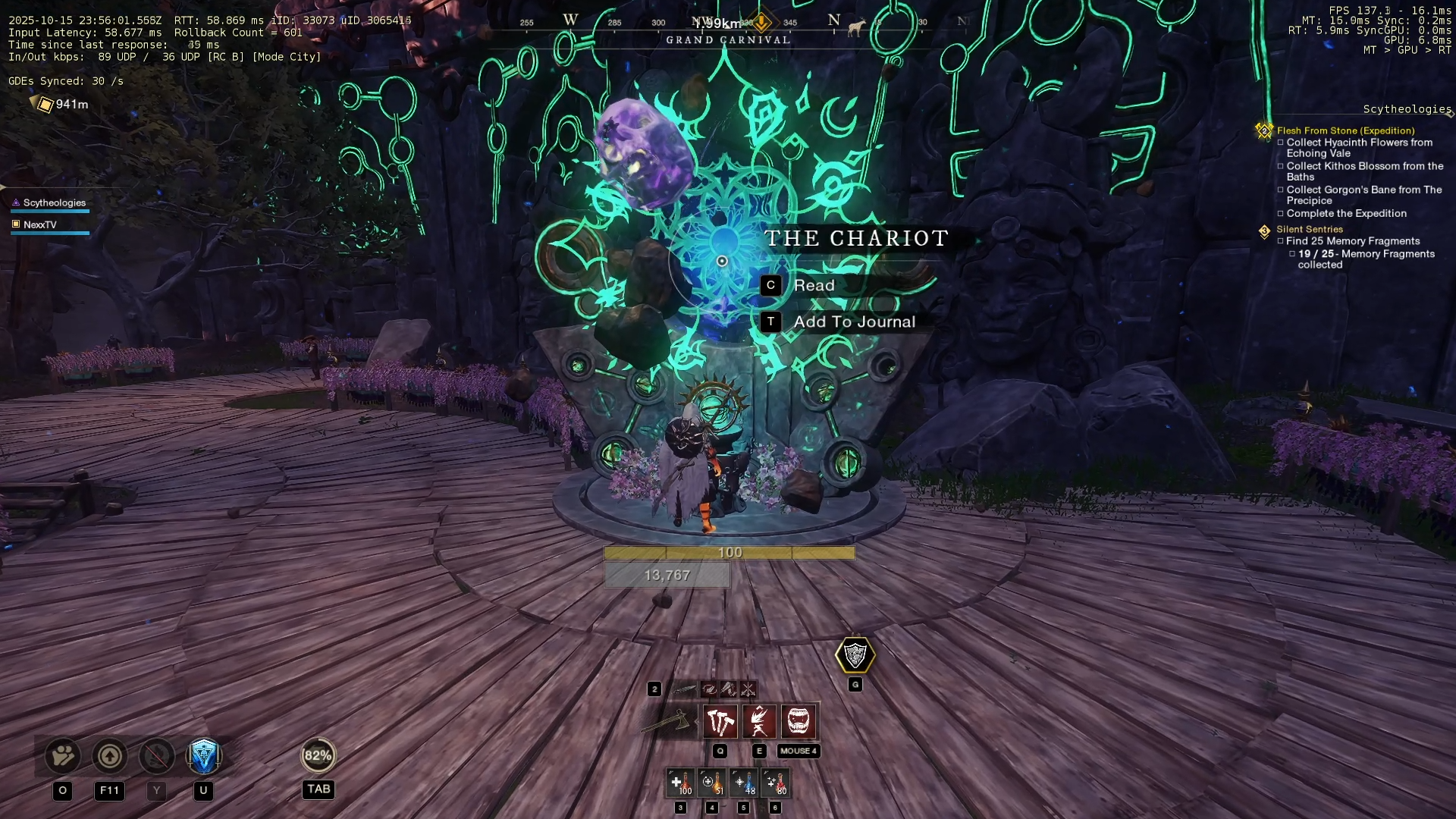Use the red potion stack of 80
Viewport: 1456px width, 819px height.
(775, 783)
